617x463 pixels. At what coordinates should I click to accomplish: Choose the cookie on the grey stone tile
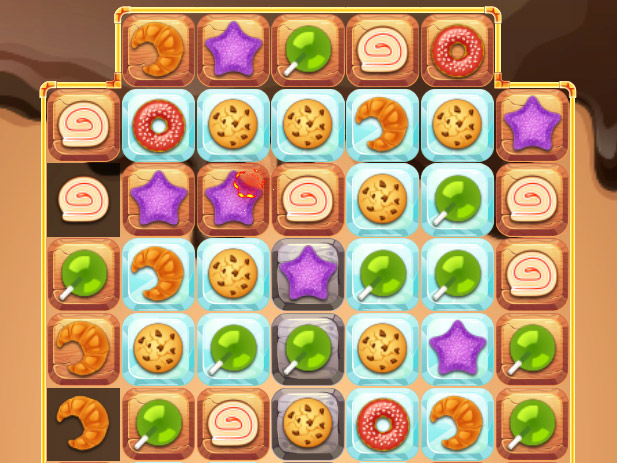point(308,423)
